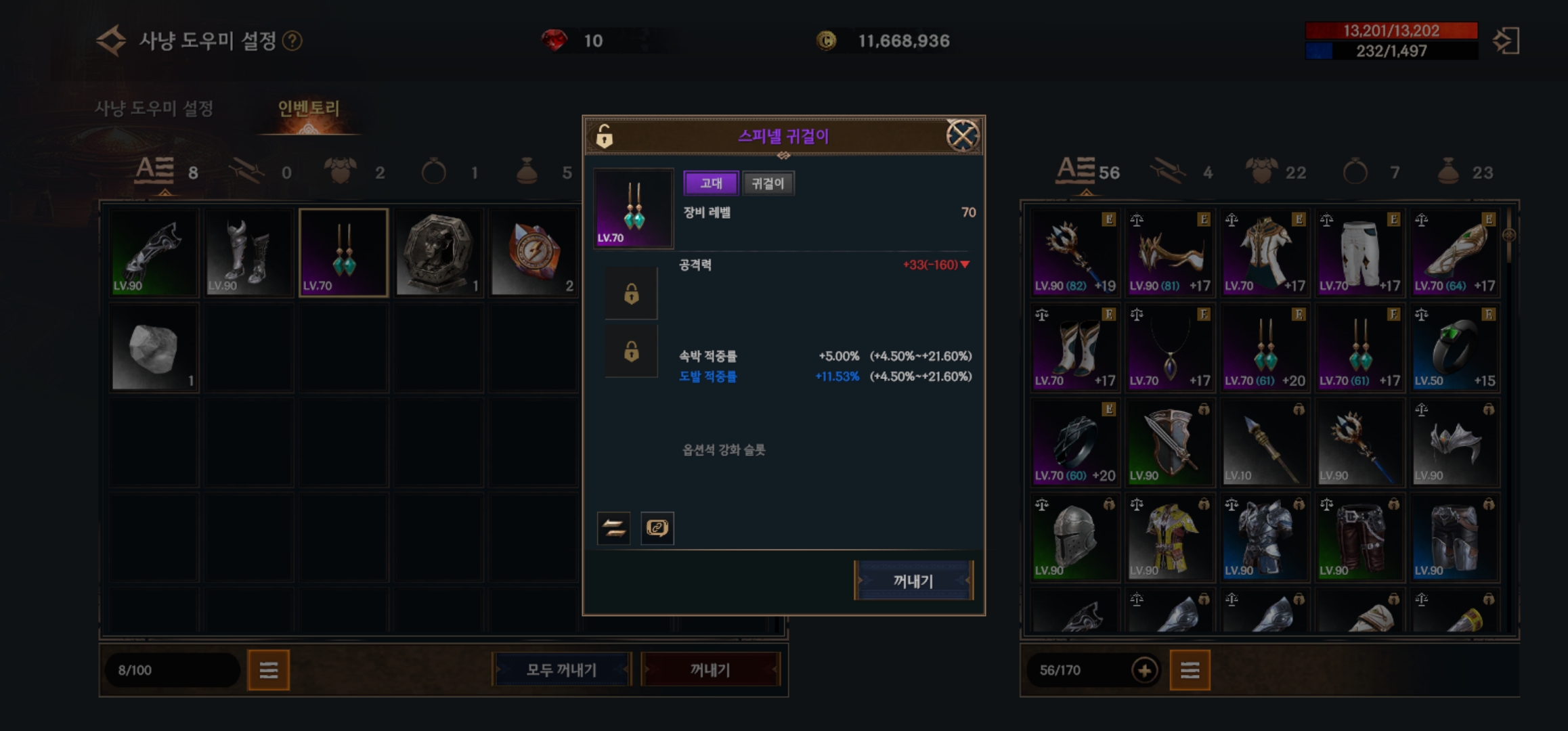
Task: Select the LV.90 (82) +19 staff slot
Action: pos(1074,252)
